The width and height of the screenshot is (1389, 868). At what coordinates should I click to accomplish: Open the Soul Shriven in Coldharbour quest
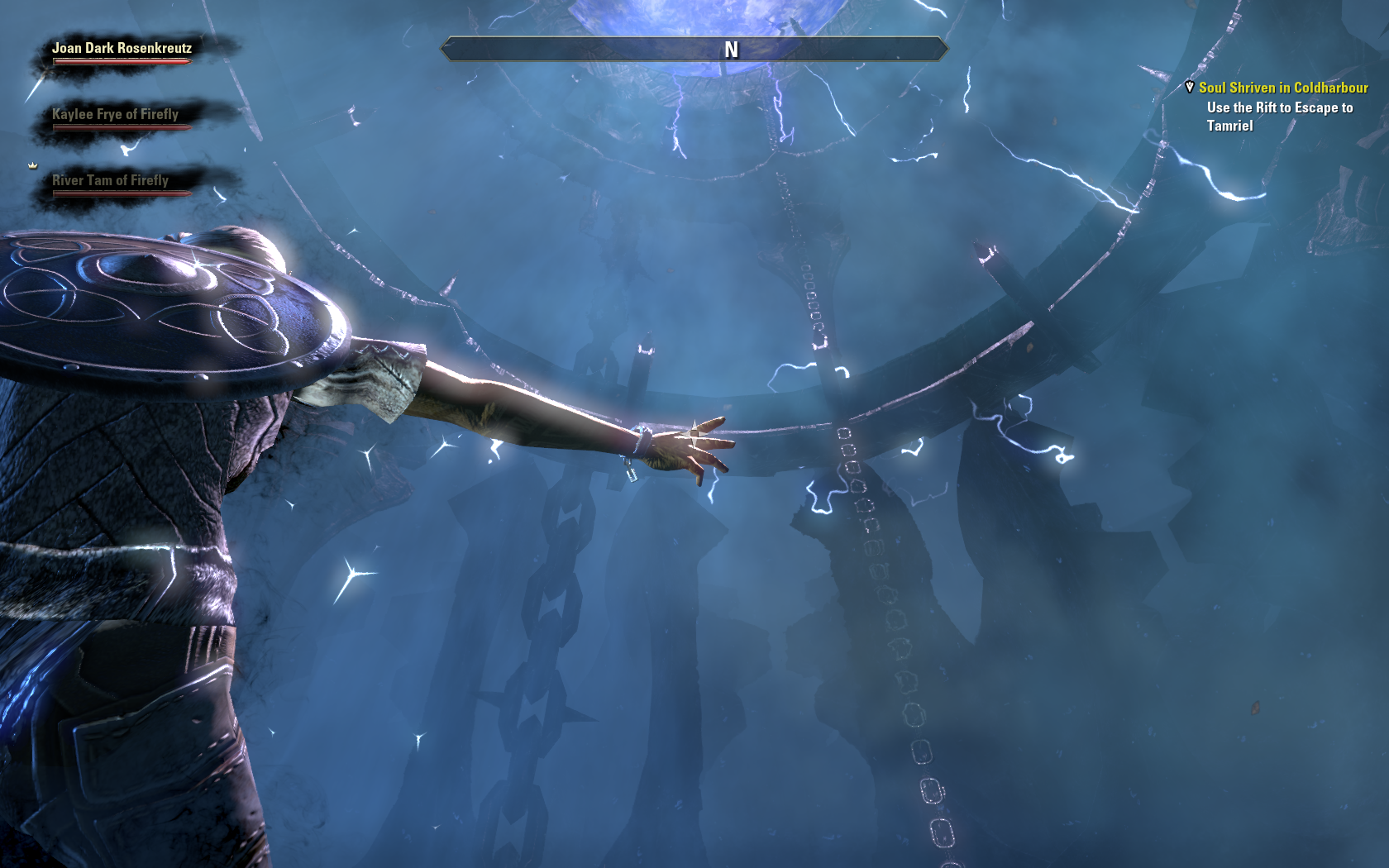click(1283, 88)
